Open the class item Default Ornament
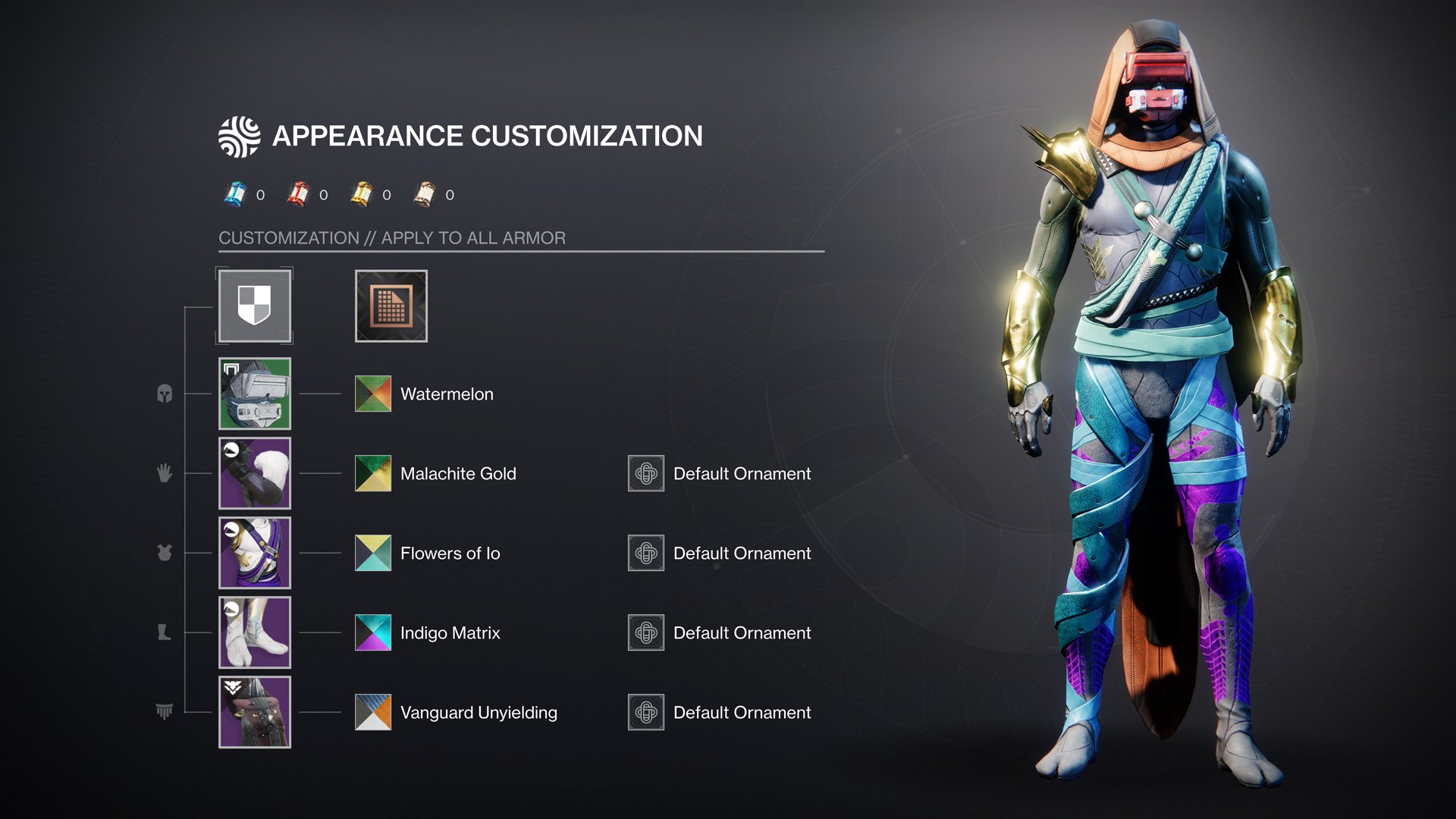 (646, 712)
